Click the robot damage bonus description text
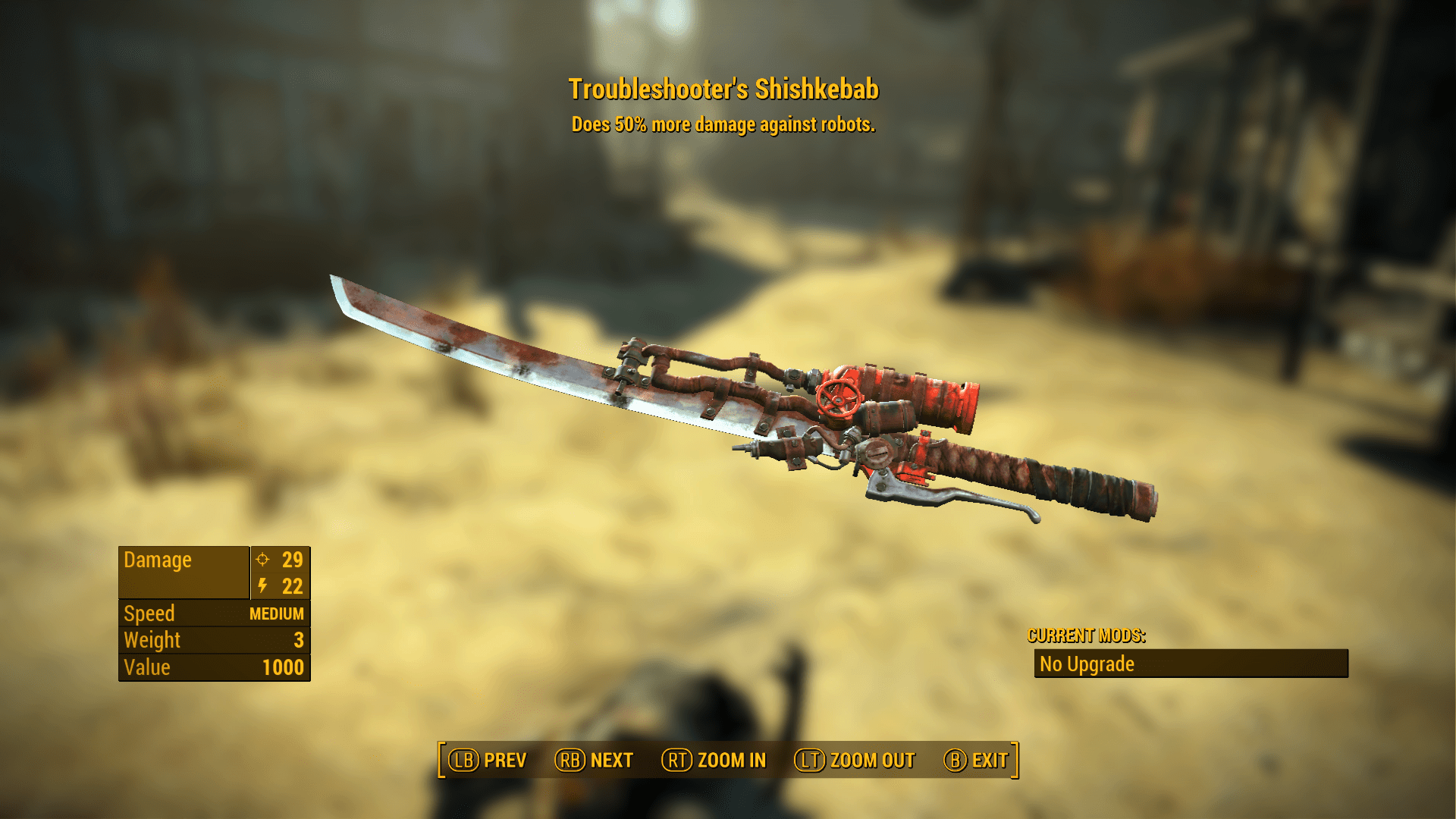Viewport: 1456px width, 819px height. pos(724,124)
